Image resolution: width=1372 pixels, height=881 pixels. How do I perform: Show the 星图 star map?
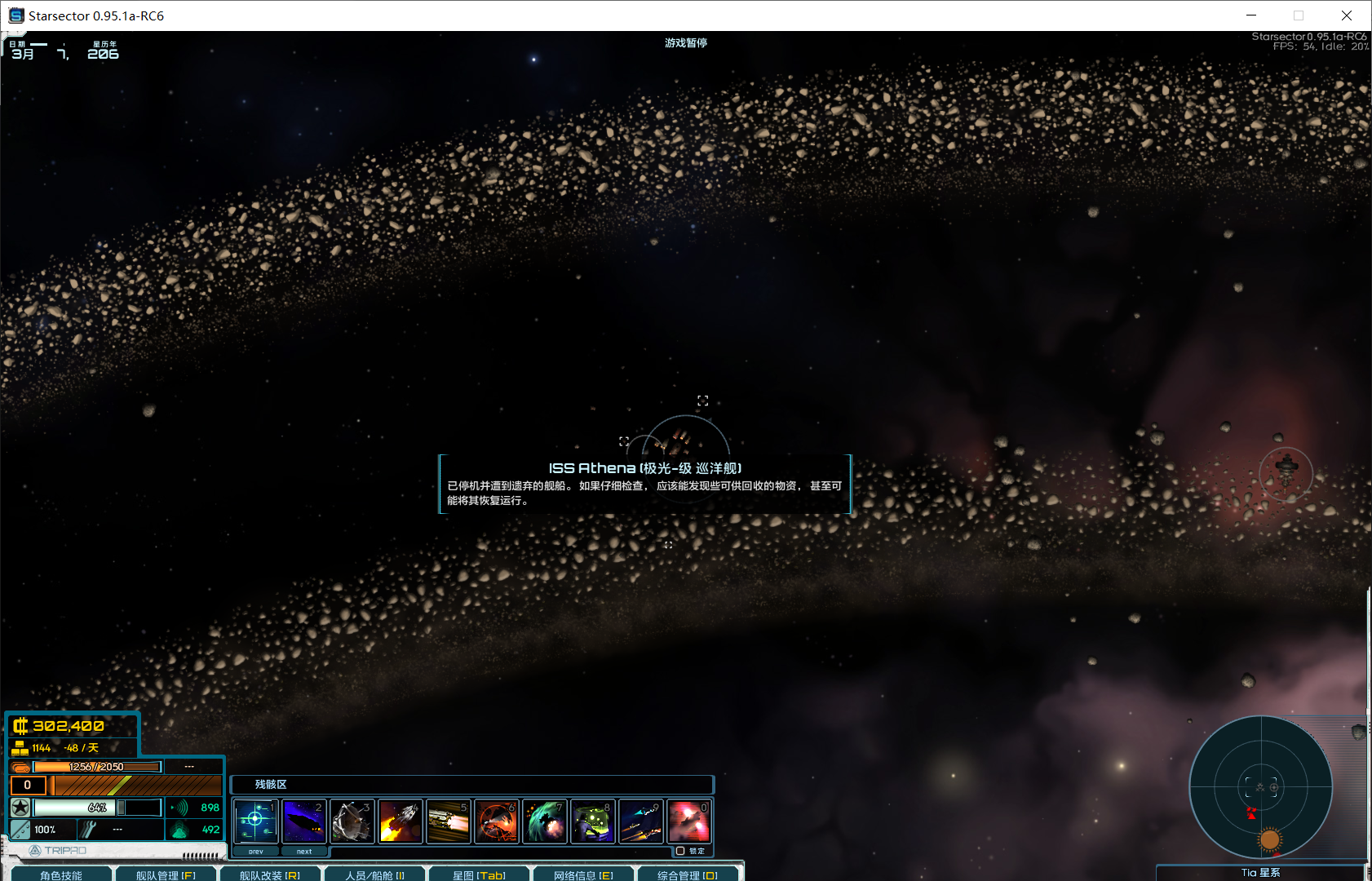click(x=479, y=874)
